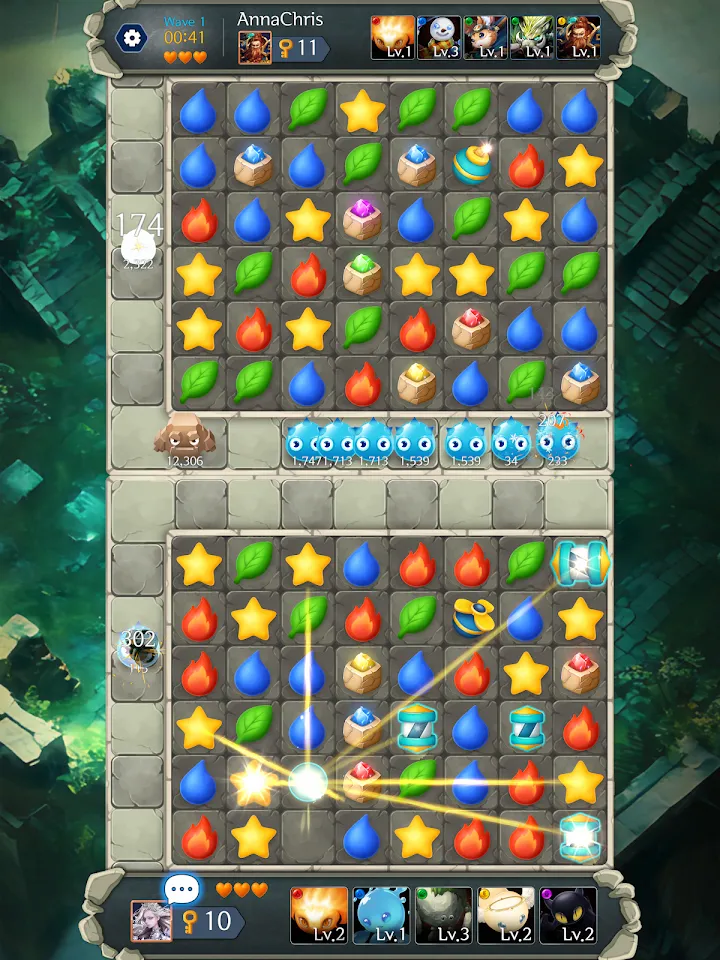Screen dimensions: 720x960
Task: Select your cream angel monster Lv.2 icon
Action: coord(505,915)
